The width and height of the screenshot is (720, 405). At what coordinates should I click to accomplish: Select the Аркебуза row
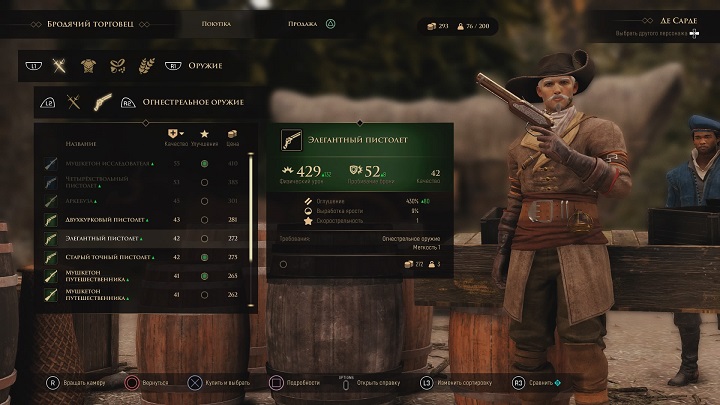pos(110,201)
